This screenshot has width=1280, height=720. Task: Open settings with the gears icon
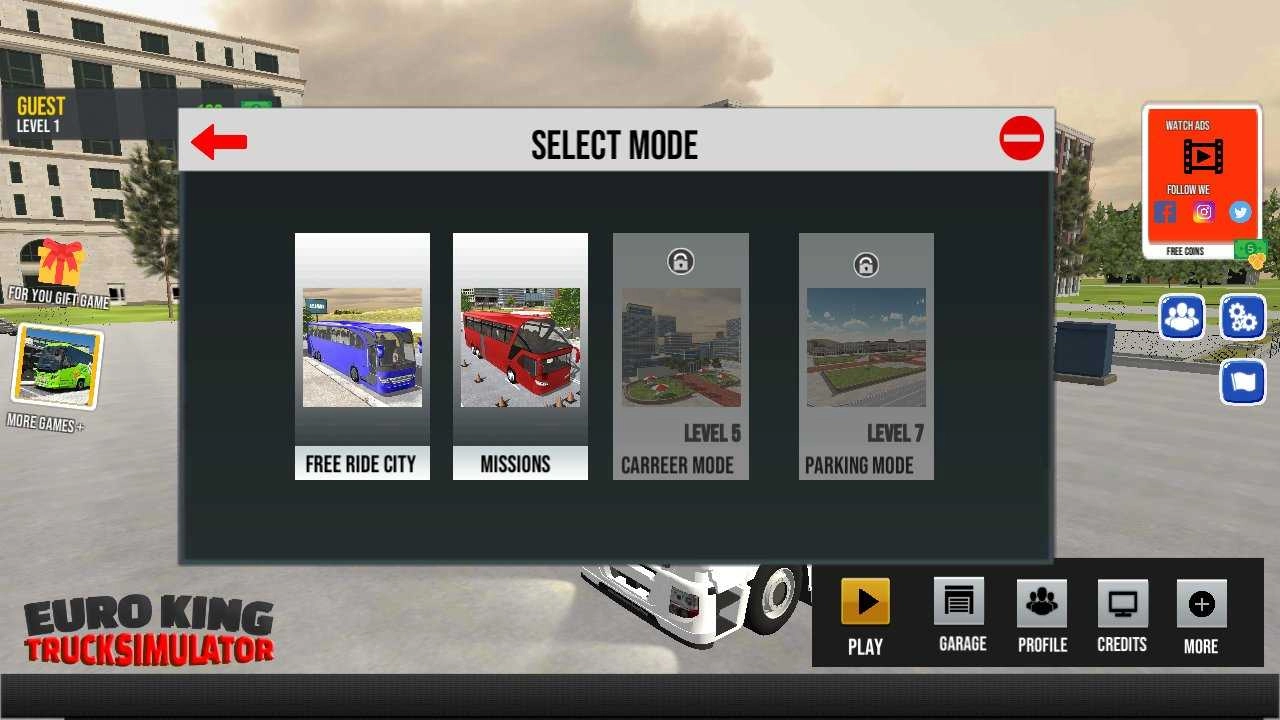1243,318
